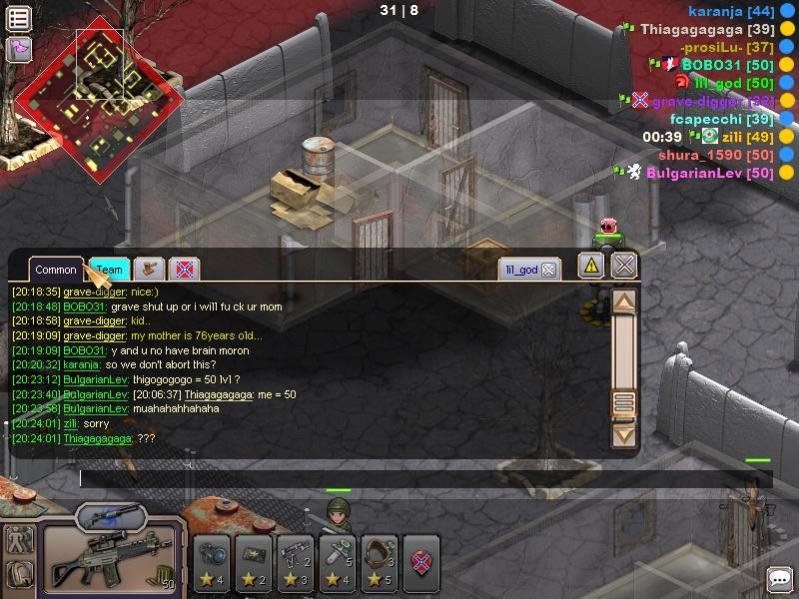799x599 pixels.
Task: Click the pink flag button
Action: click(x=19, y=49)
